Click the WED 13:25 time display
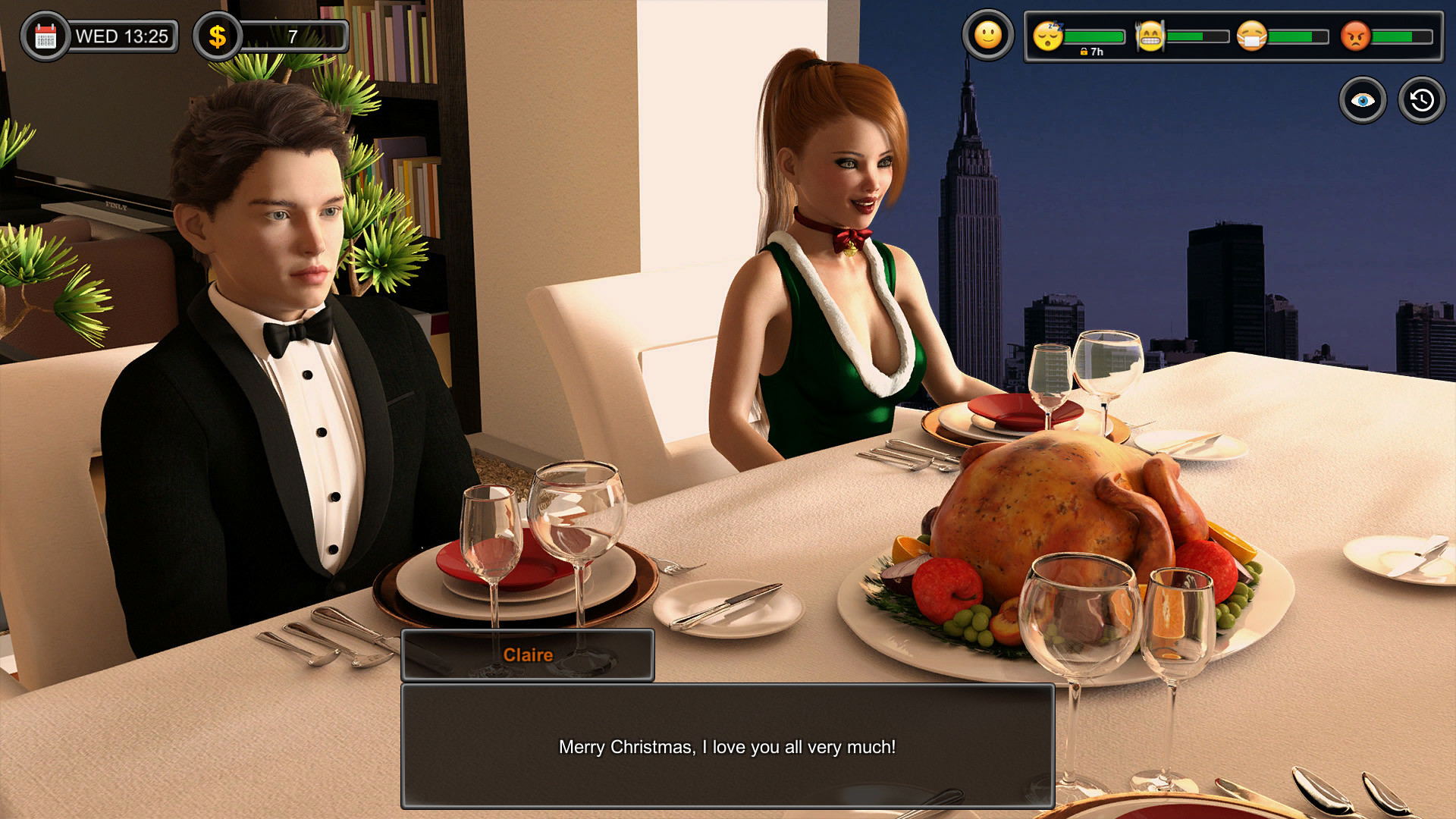Viewport: 1456px width, 819px height. coord(124,33)
